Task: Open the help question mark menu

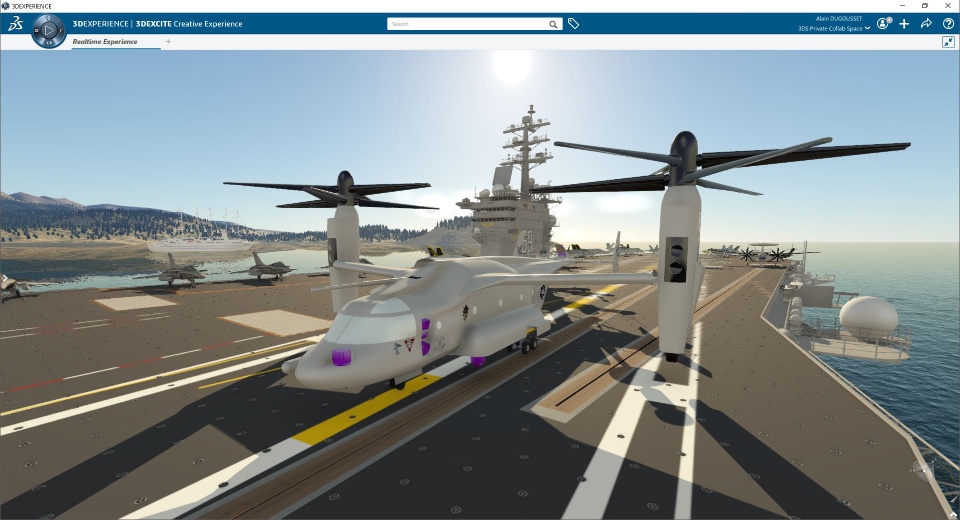Action: pyautogui.click(x=948, y=23)
